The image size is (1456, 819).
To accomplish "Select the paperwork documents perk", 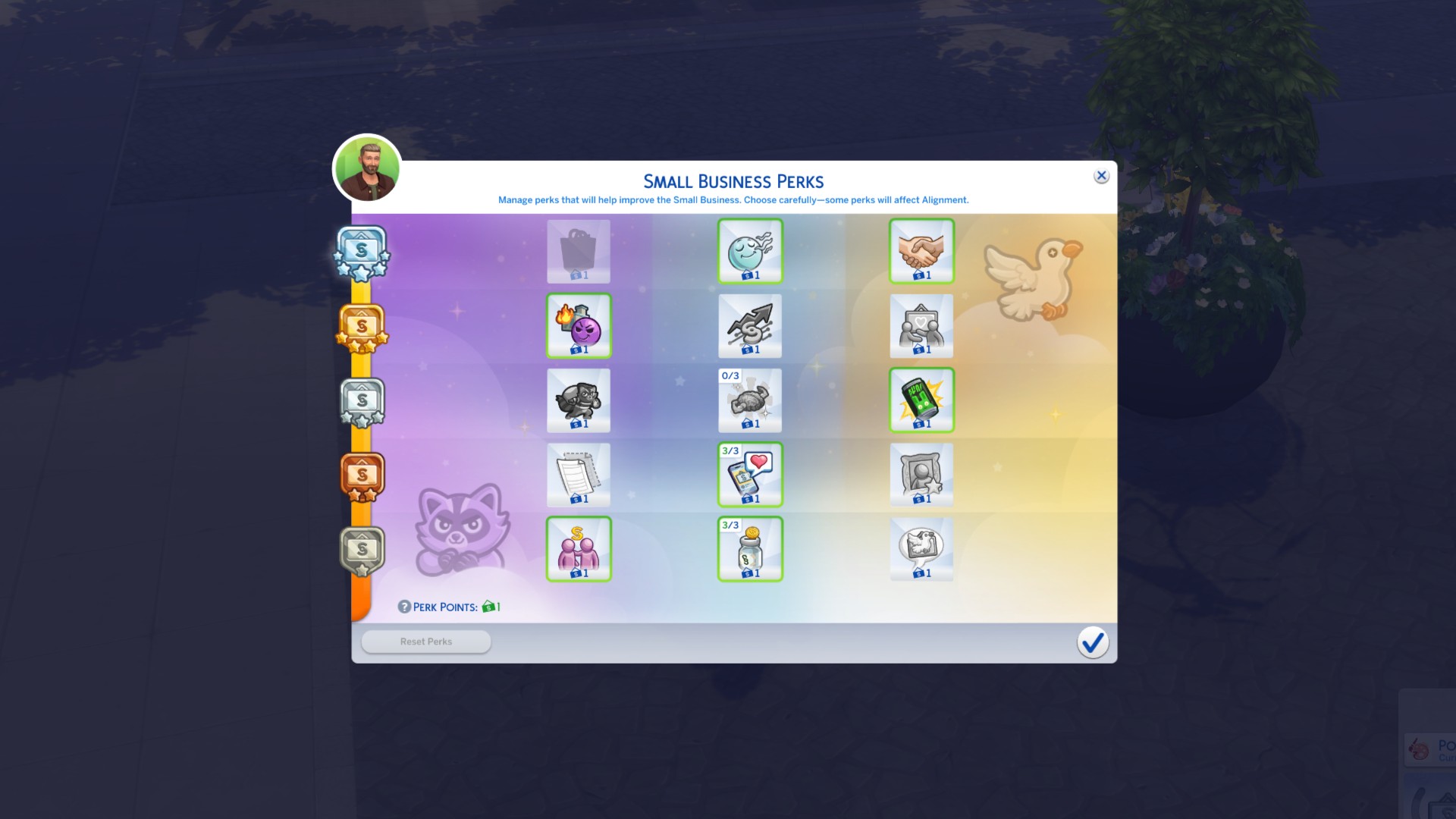I will [x=579, y=475].
